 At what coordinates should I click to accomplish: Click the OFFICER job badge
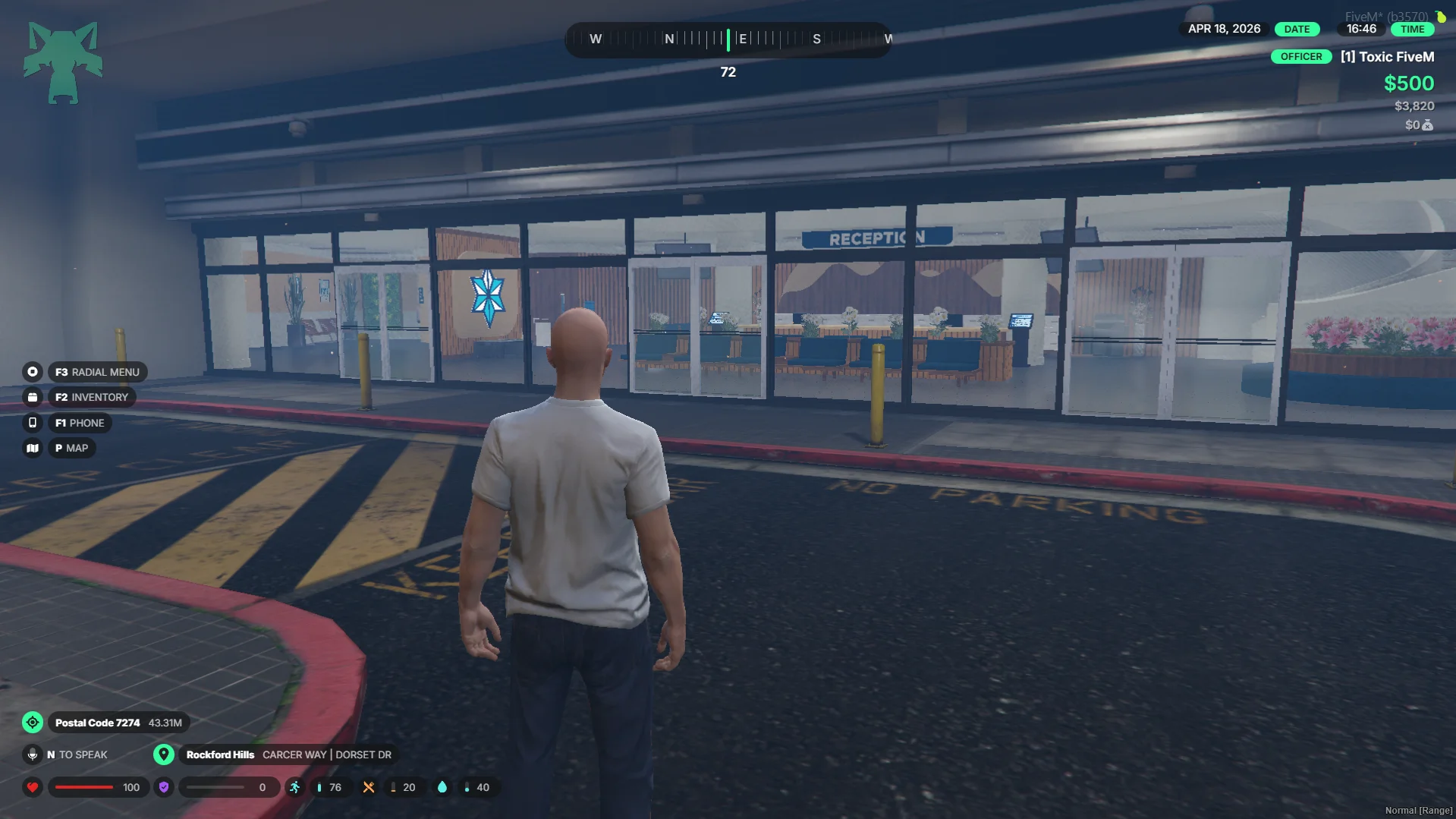[1300, 57]
